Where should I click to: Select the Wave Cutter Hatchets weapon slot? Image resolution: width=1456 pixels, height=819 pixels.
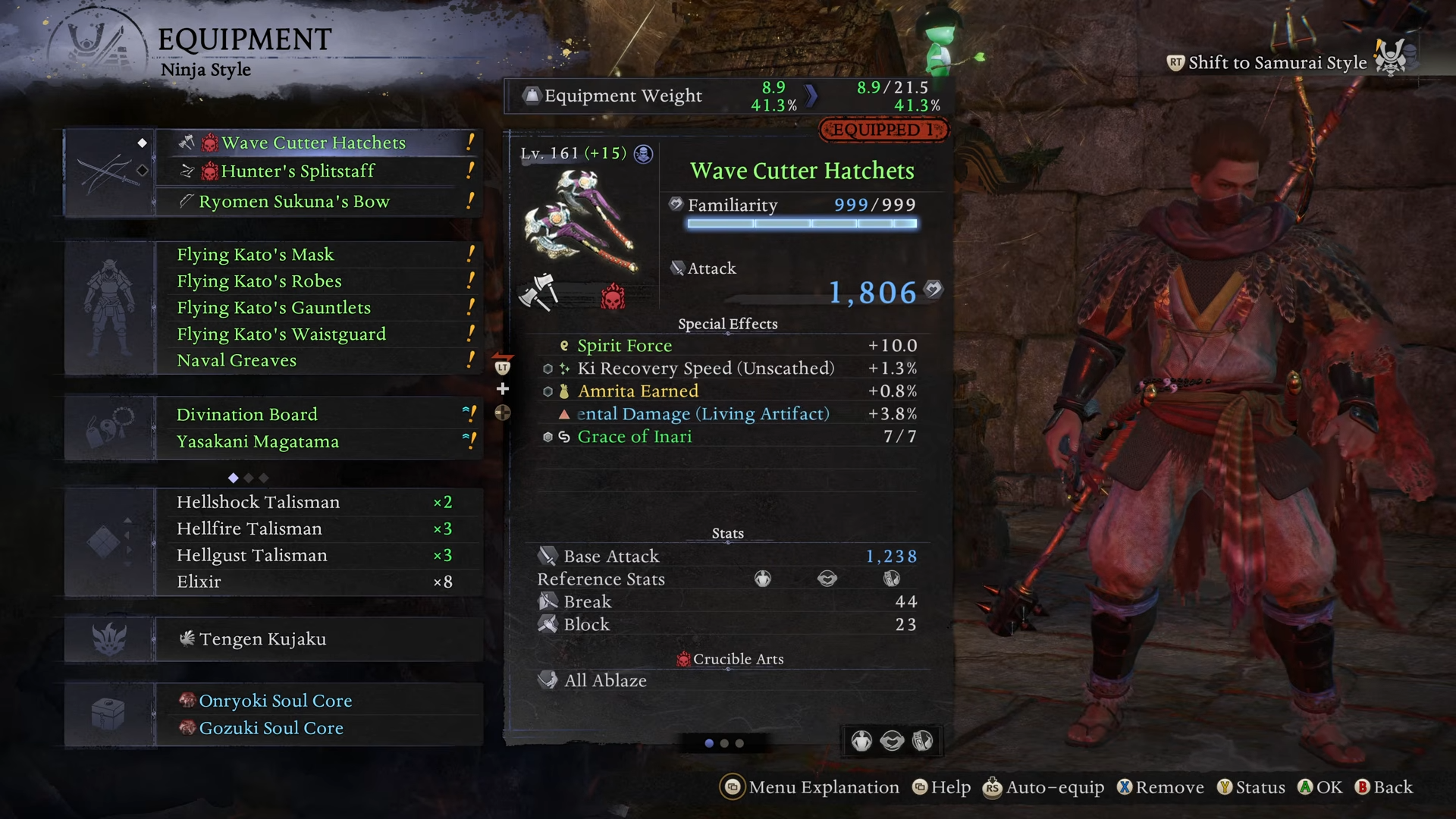pos(313,143)
